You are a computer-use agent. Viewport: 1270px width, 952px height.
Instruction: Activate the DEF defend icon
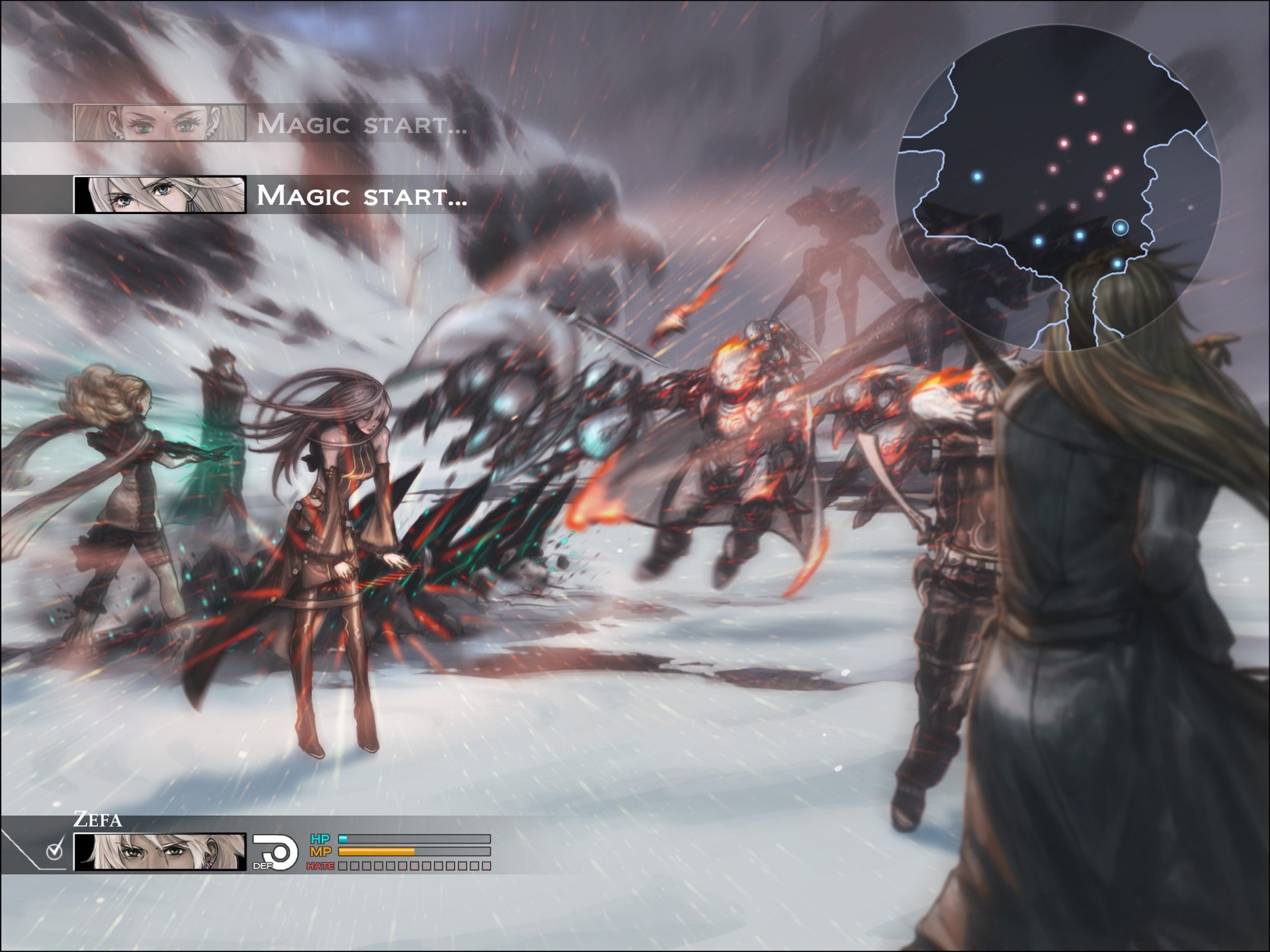pyautogui.click(x=276, y=852)
